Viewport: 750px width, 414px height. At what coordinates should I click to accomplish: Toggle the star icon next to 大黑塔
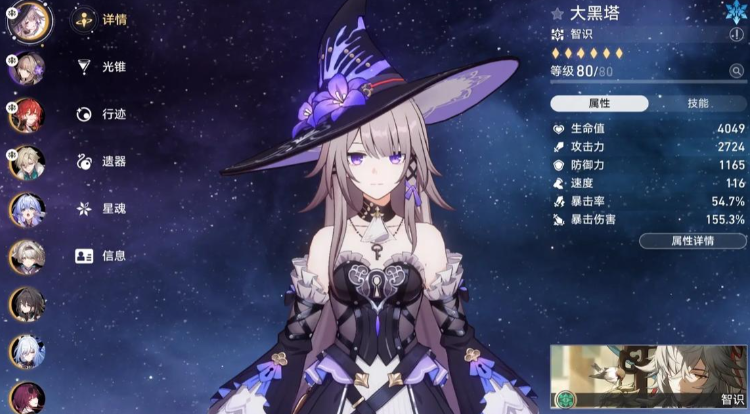(558, 14)
